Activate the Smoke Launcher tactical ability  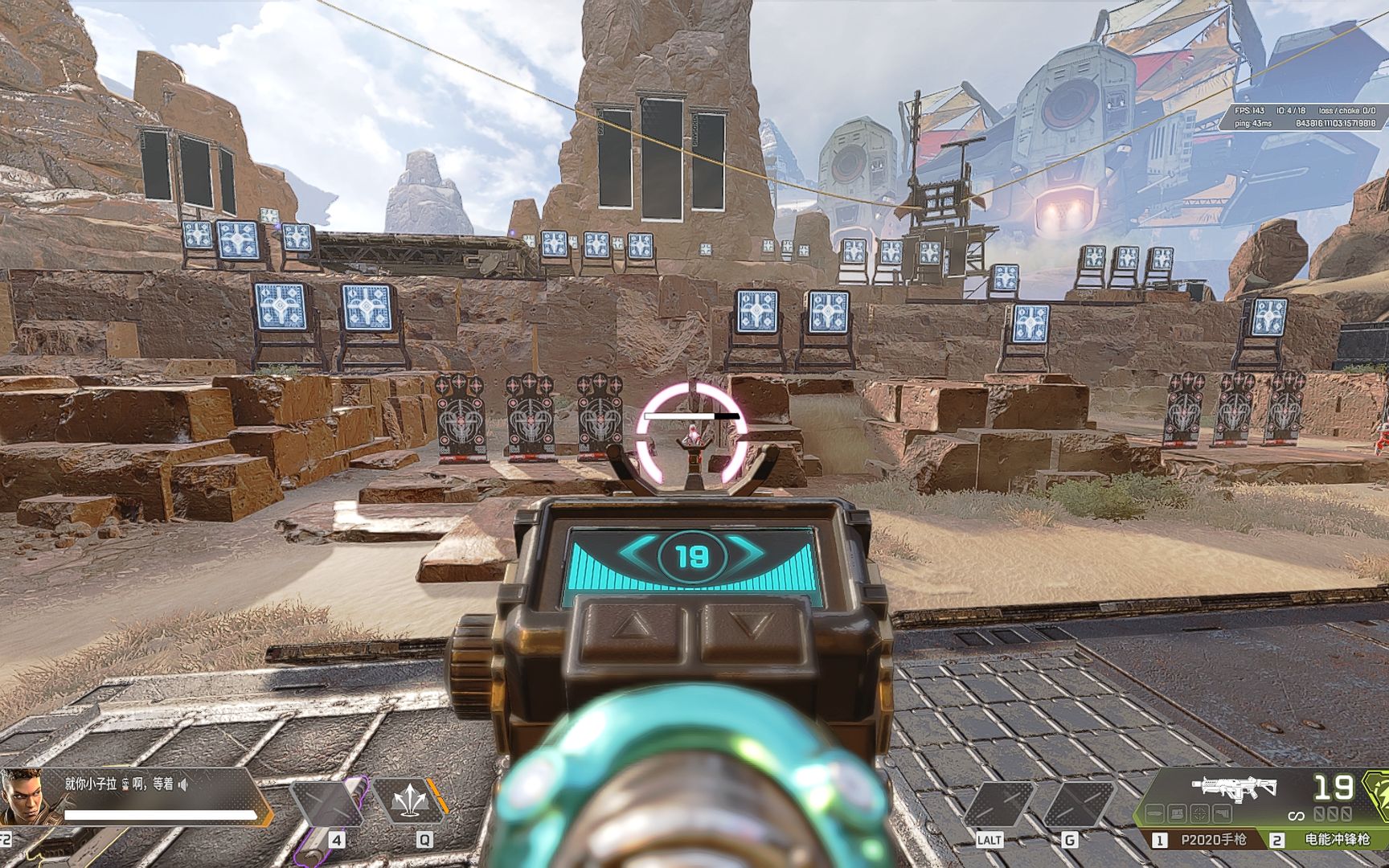[408, 802]
